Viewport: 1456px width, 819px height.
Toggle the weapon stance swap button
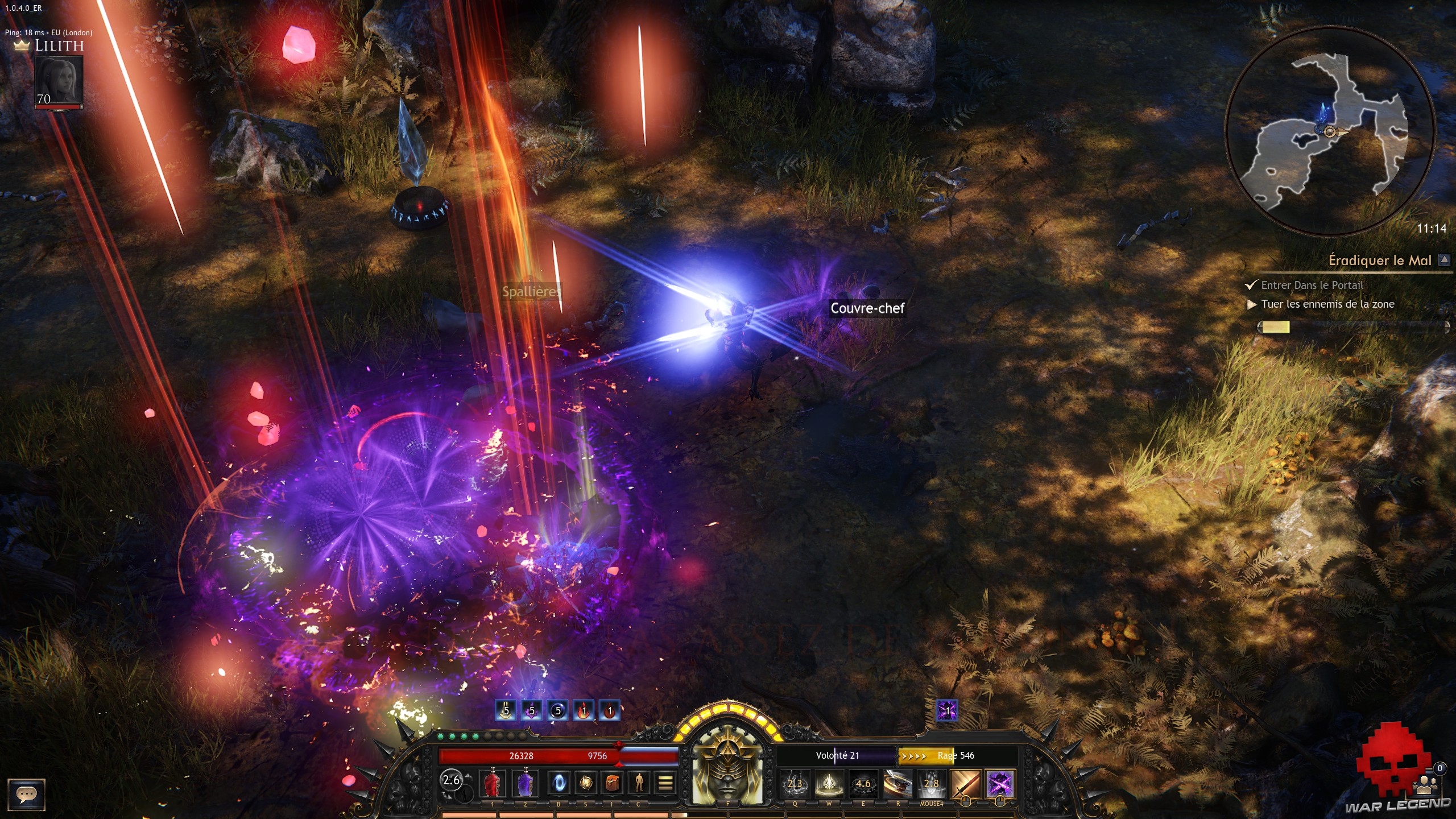point(452,780)
